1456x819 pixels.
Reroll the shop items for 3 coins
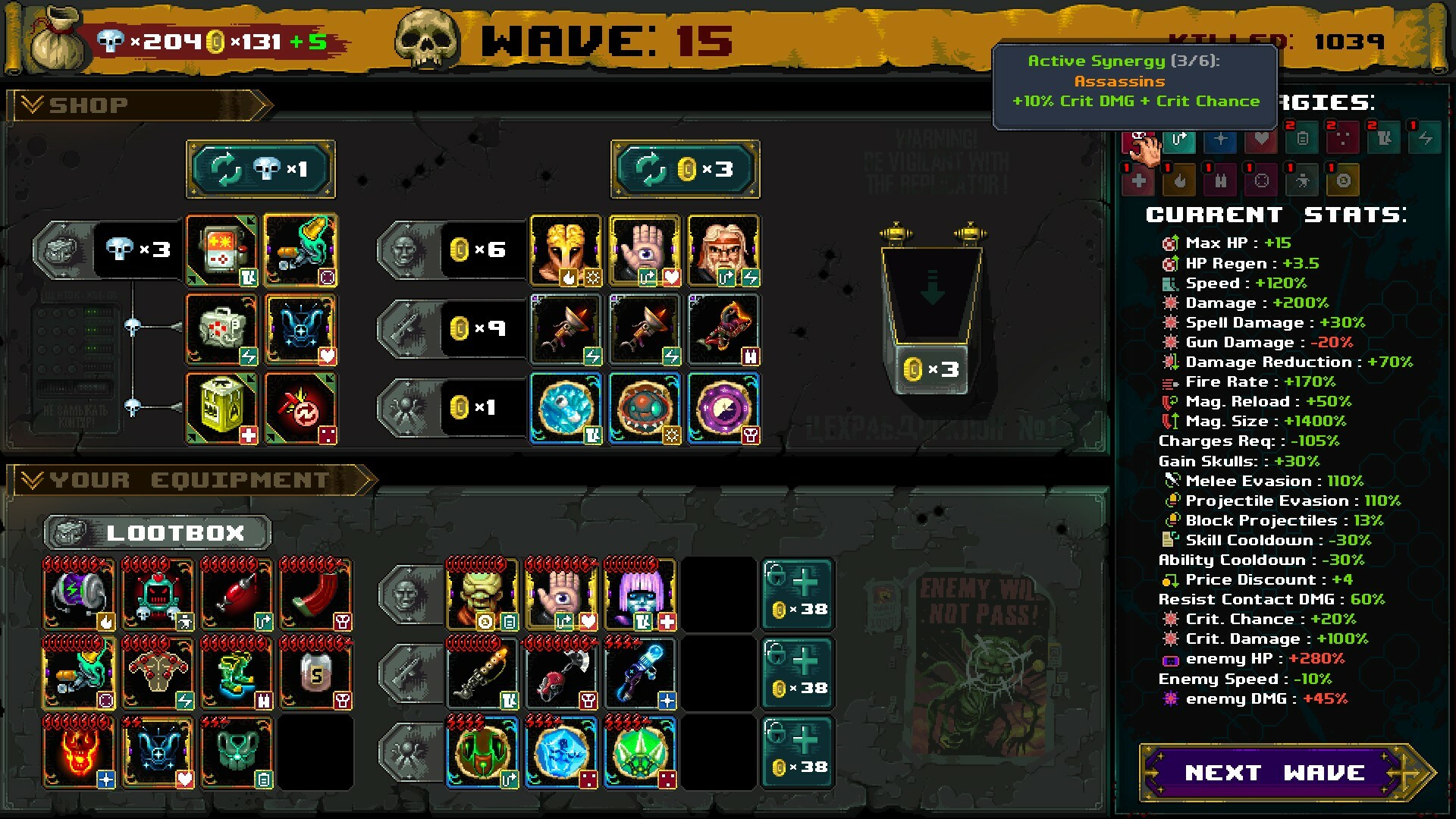685,169
